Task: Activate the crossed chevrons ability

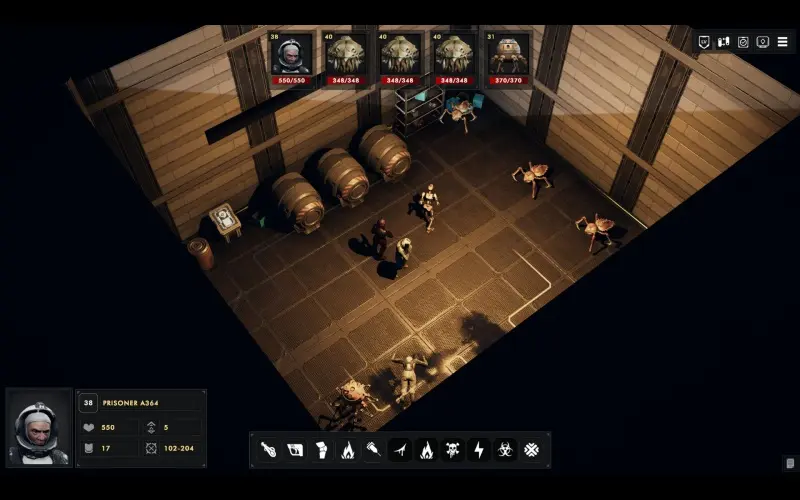Action: pyautogui.click(x=531, y=450)
